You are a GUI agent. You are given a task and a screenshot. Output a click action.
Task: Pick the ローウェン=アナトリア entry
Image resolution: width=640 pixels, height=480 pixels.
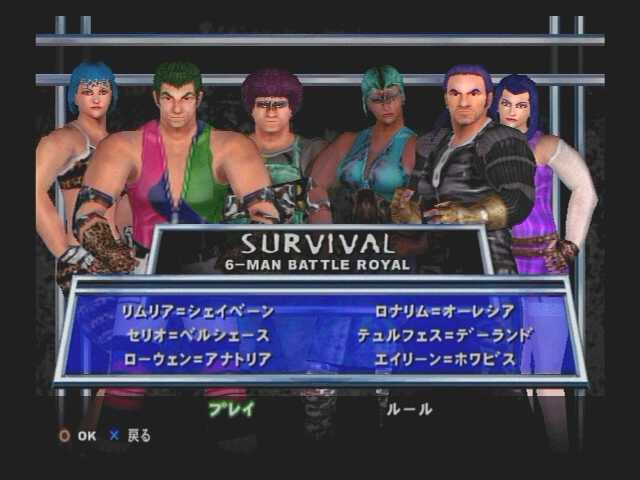point(197,359)
